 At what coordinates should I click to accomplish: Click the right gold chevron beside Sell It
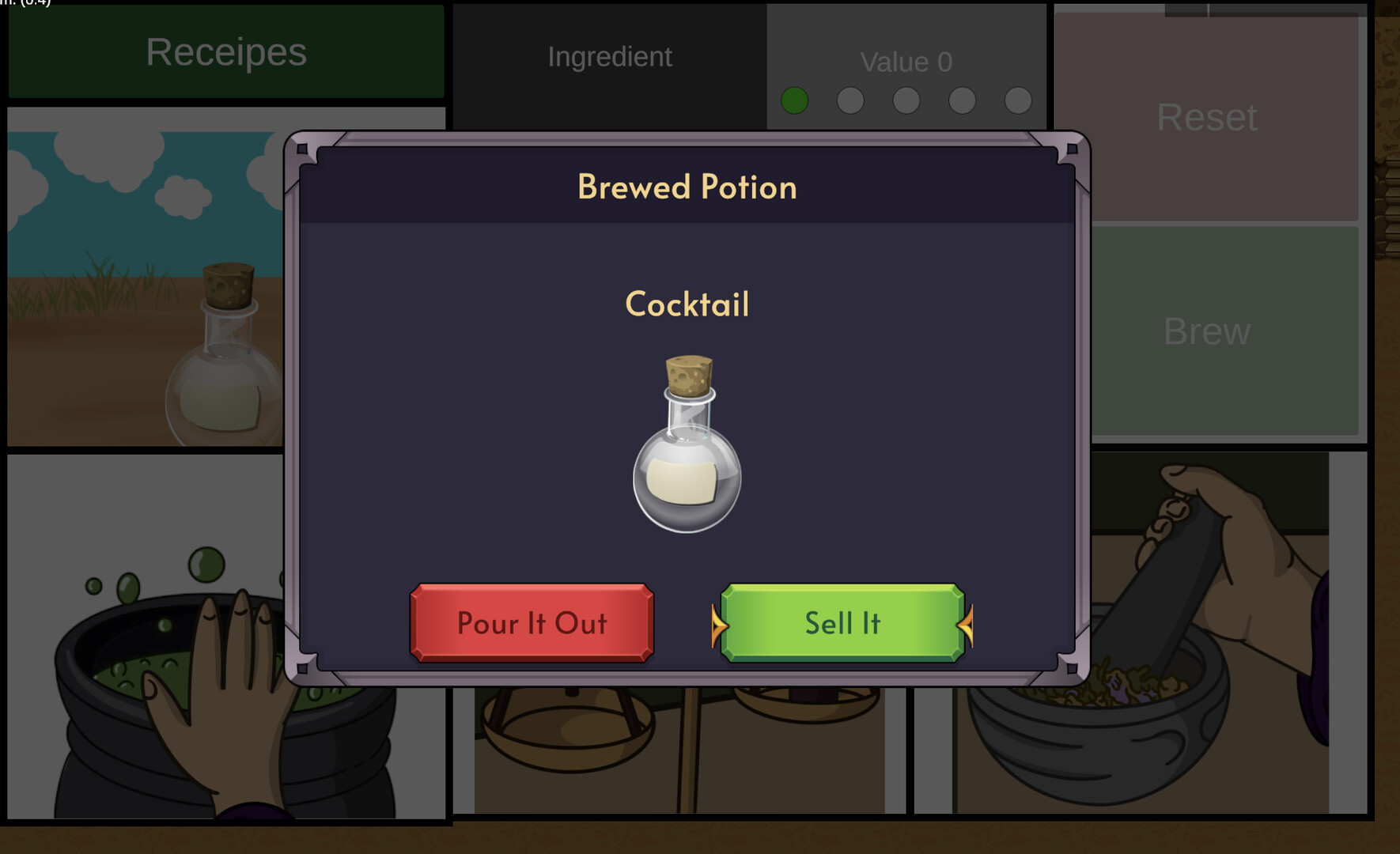967,625
